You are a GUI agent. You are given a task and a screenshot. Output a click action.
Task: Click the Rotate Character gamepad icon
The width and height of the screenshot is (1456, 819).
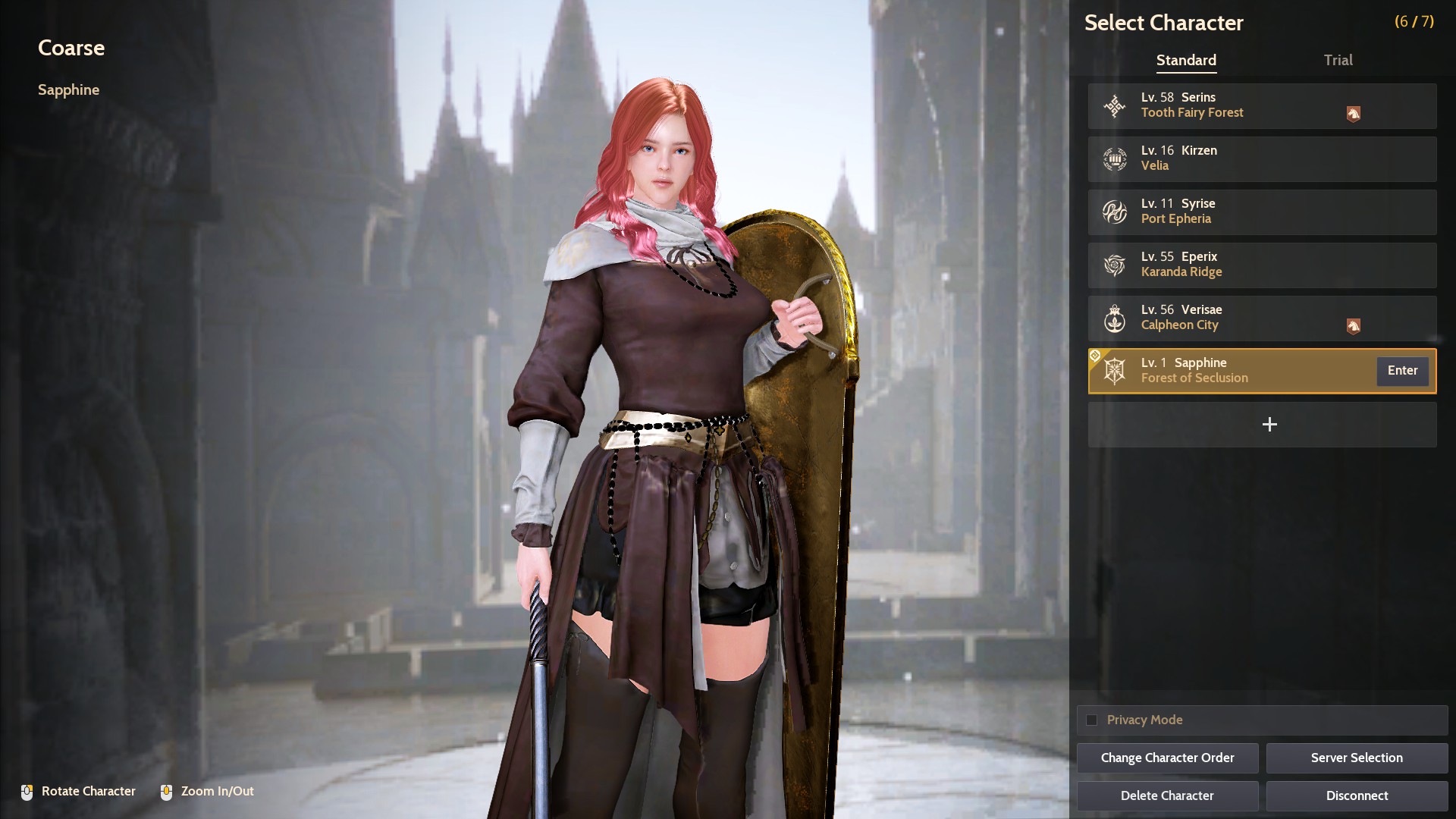27,791
